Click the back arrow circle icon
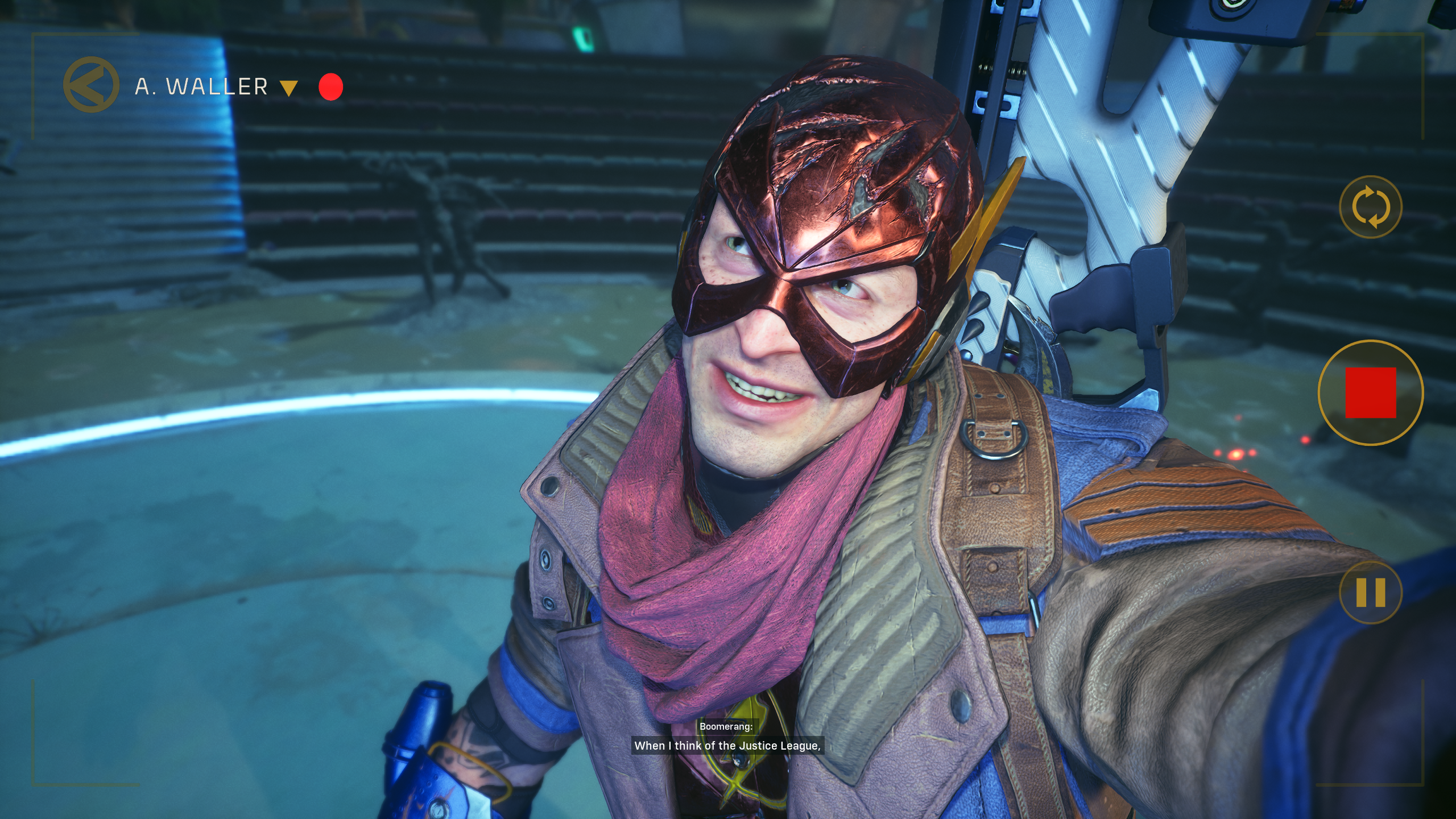The width and height of the screenshot is (1456, 819). pos(91,85)
